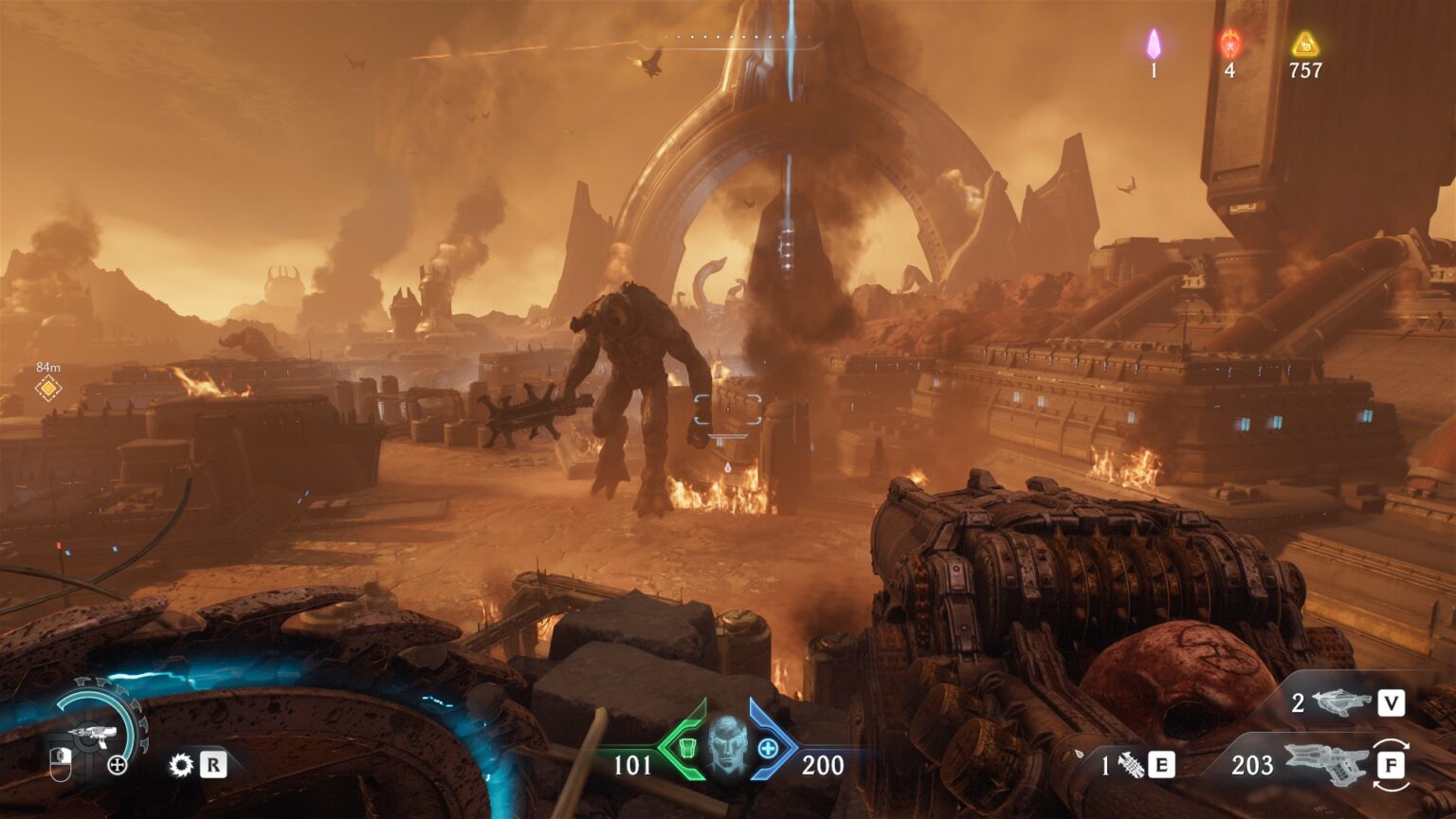Screen dimensions: 1456x819
Task: Choose the secondary weapon icon showing 2
Action: pos(1342,702)
